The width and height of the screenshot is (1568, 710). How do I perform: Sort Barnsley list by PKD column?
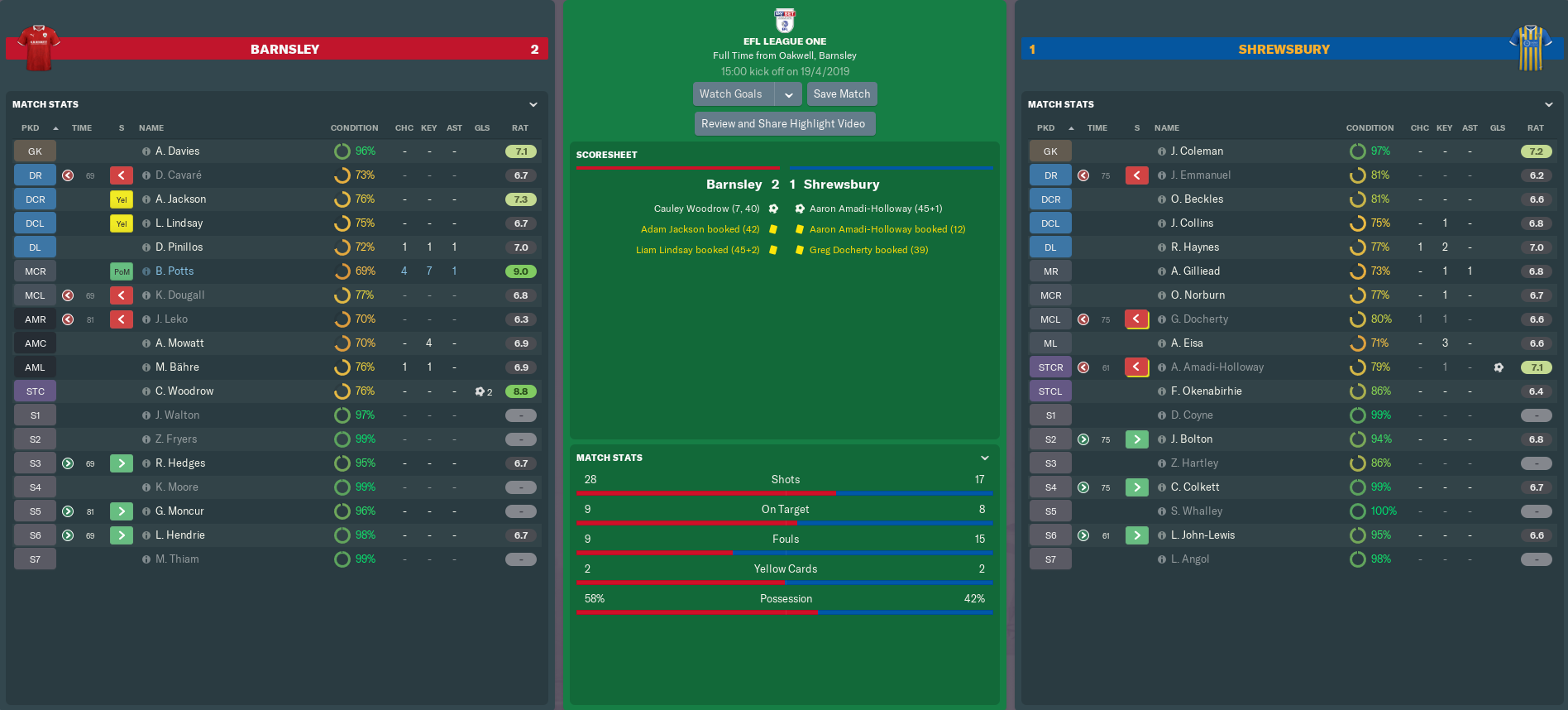click(x=31, y=128)
